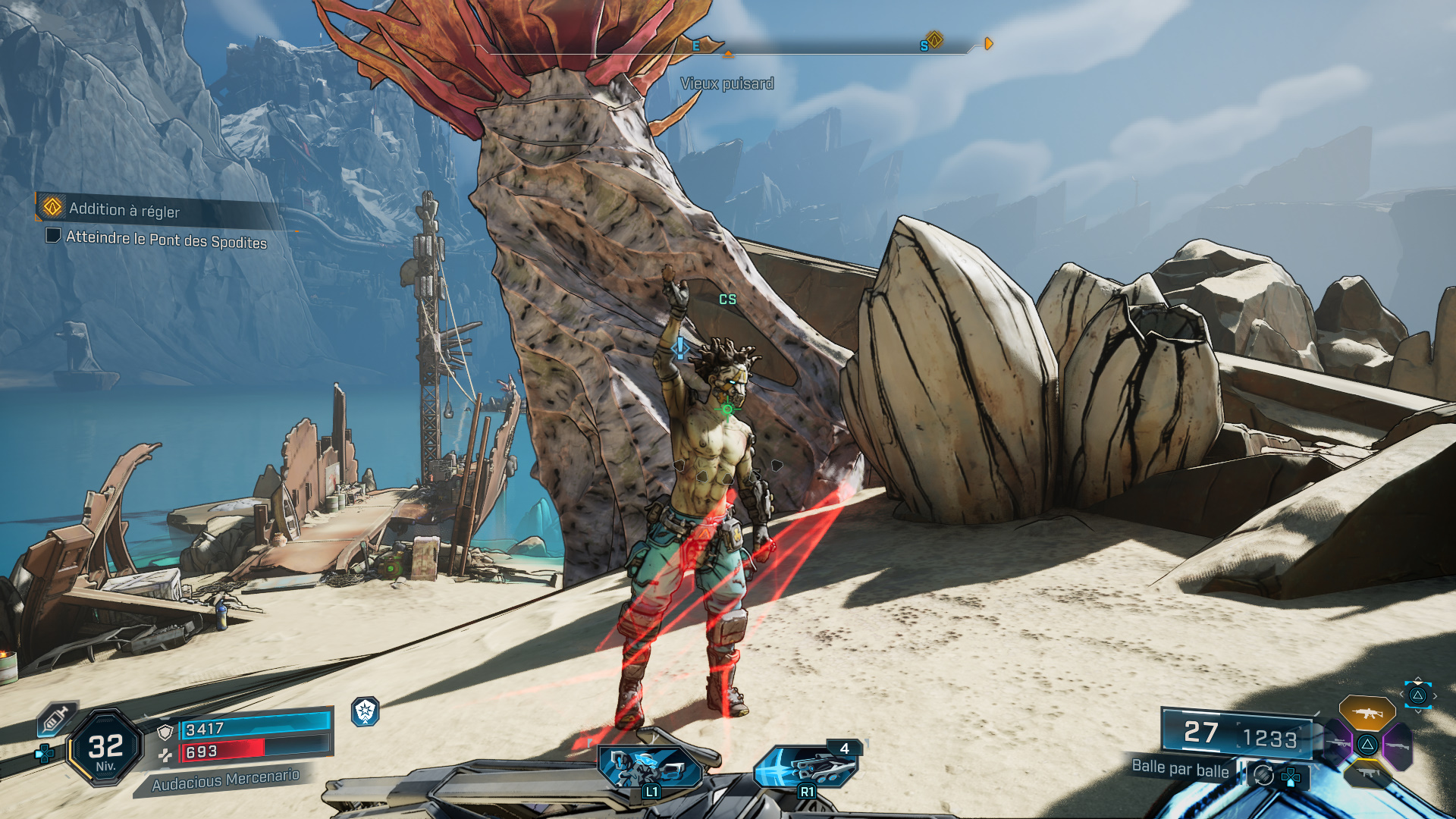This screenshot has height=819, width=1456.
Task: Tick the "Atteindre le Pont des Spodites" objective box
Action: click(x=53, y=235)
